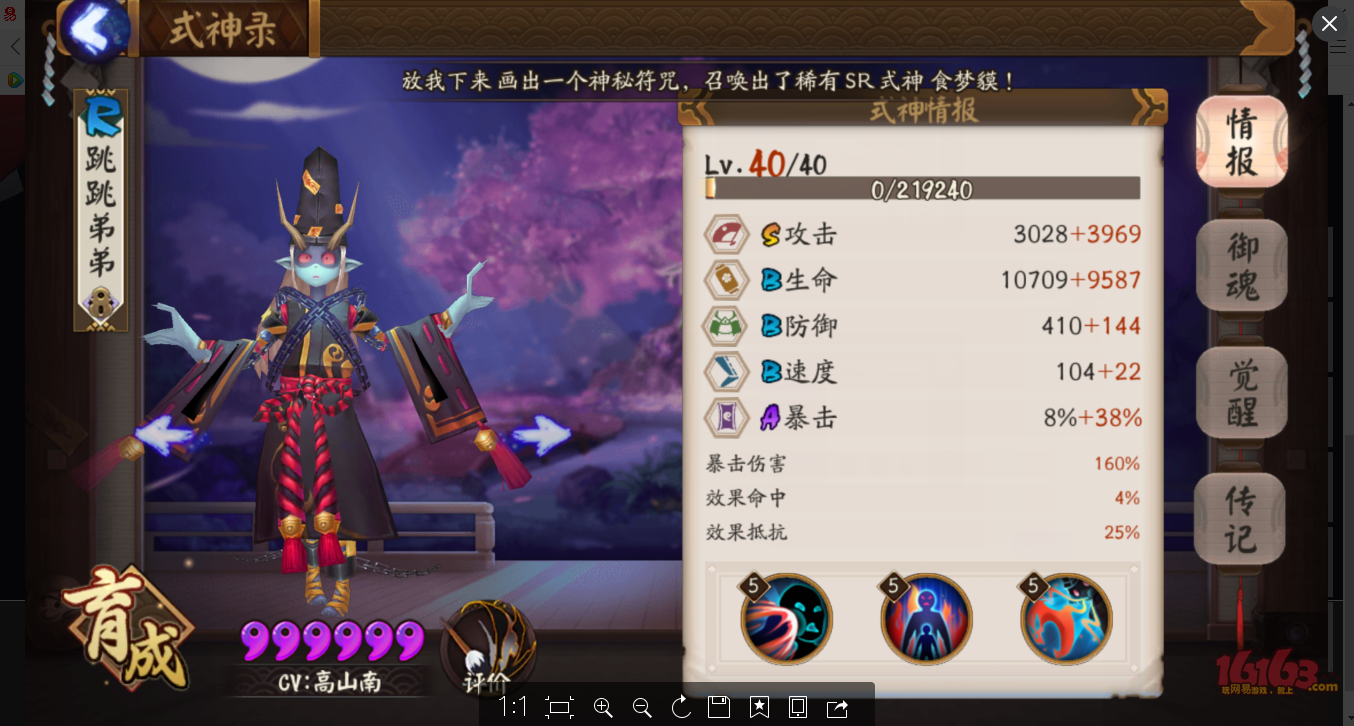This screenshot has height=726, width=1354.
Task: Set image to 1:1 actual size
Action: coord(513,708)
